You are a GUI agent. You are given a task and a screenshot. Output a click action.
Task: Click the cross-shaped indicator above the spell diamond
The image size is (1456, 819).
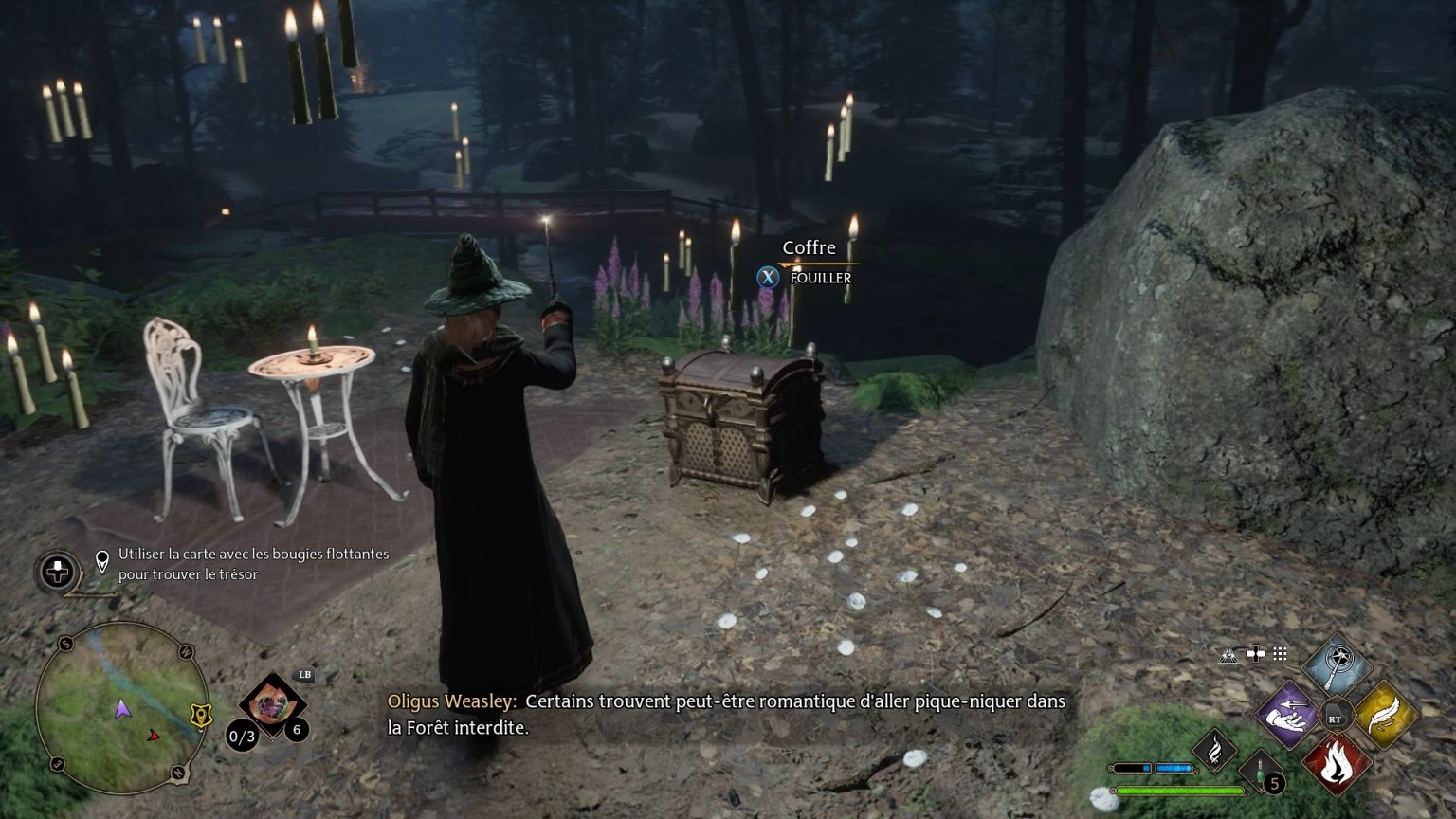pyautogui.click(x=1256, y=654)
